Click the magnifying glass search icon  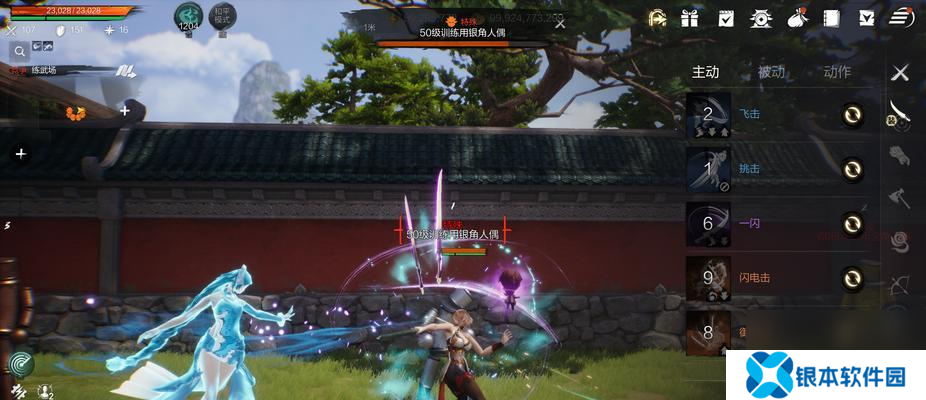coord(17,49)
